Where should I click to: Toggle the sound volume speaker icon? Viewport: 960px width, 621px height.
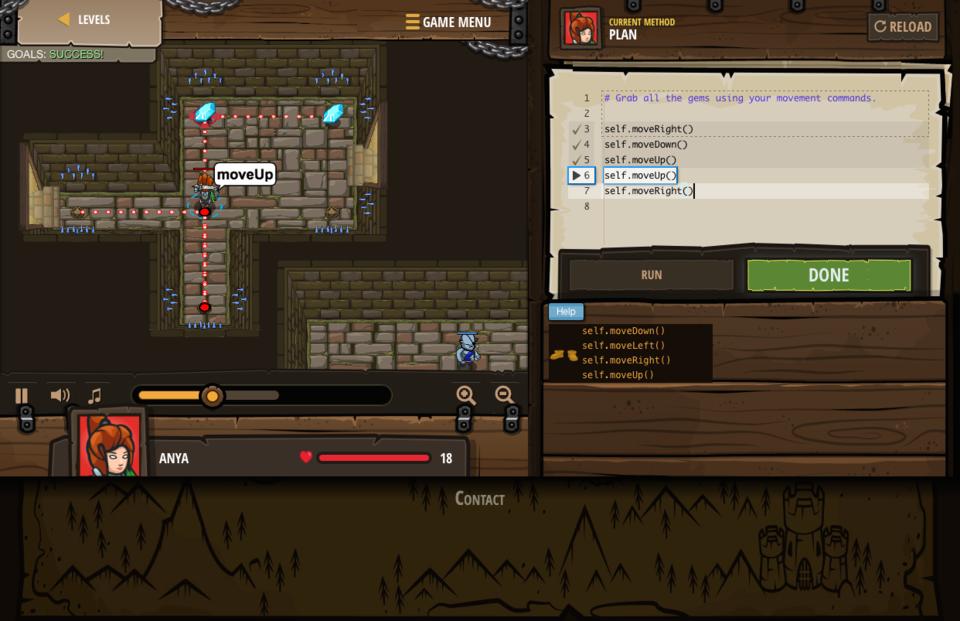click(59, 396)
